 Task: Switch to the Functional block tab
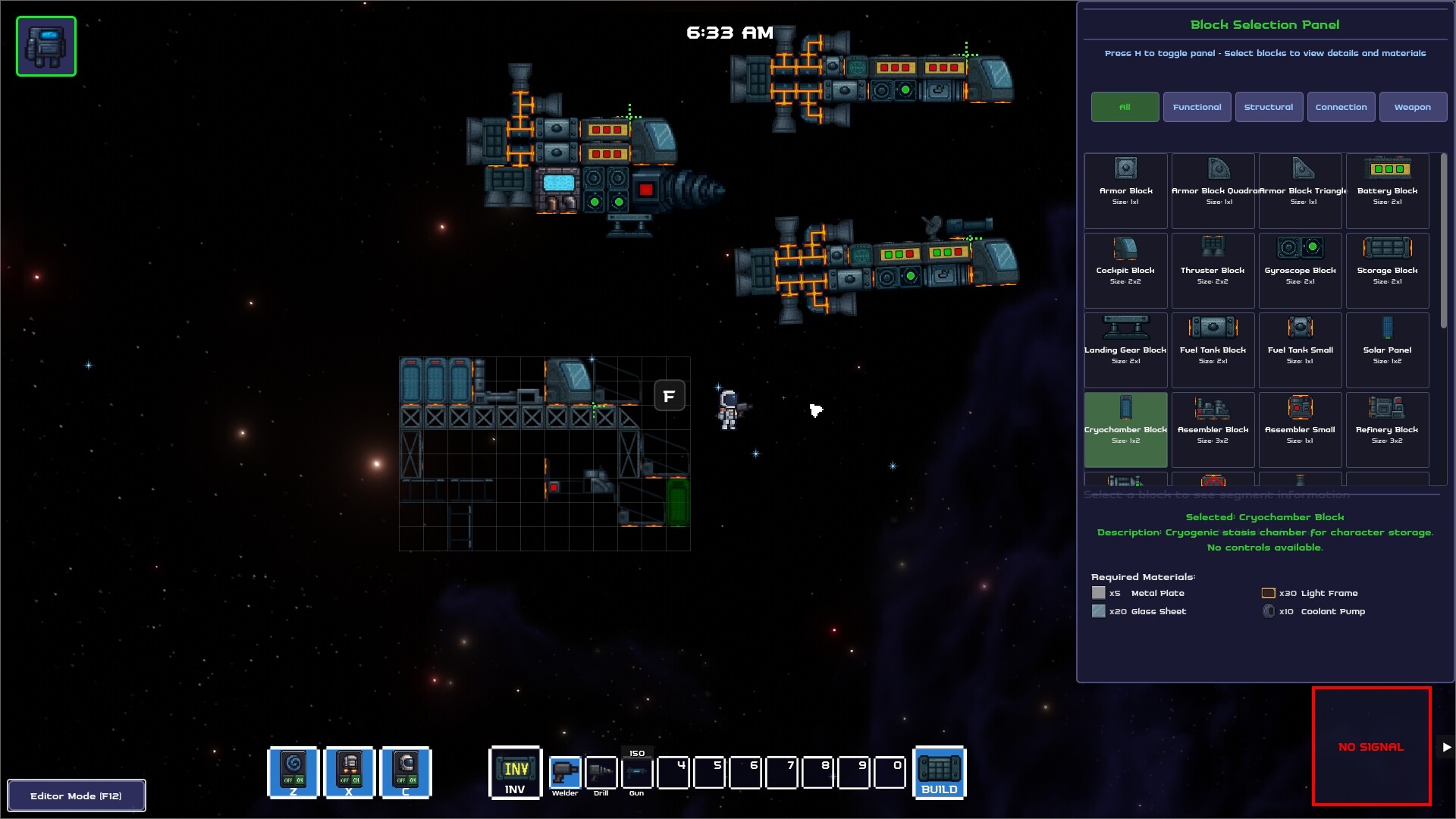coord(1197,107)
